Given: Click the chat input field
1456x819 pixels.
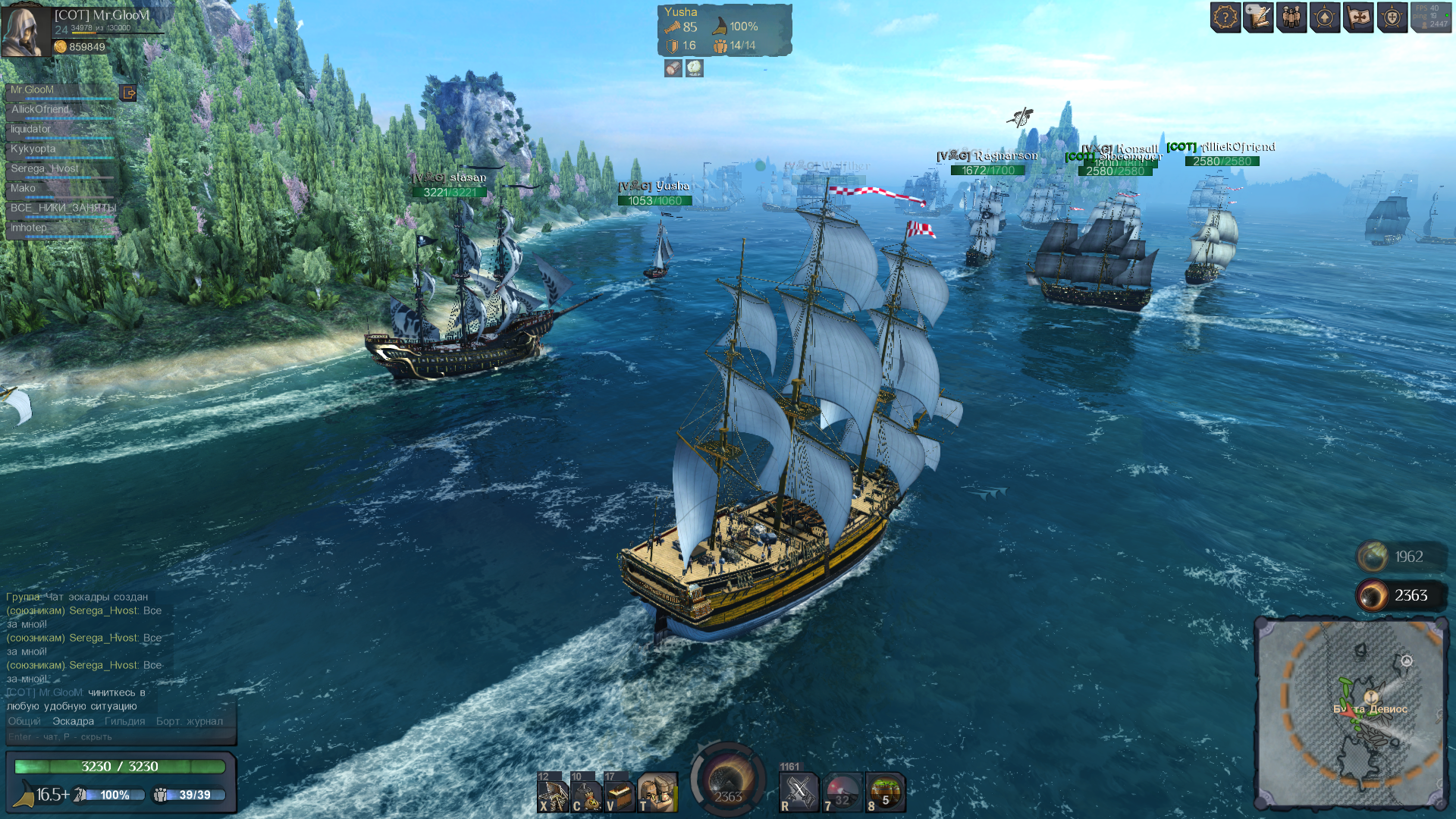Looking at the screenshot, I should click(121, 736).
